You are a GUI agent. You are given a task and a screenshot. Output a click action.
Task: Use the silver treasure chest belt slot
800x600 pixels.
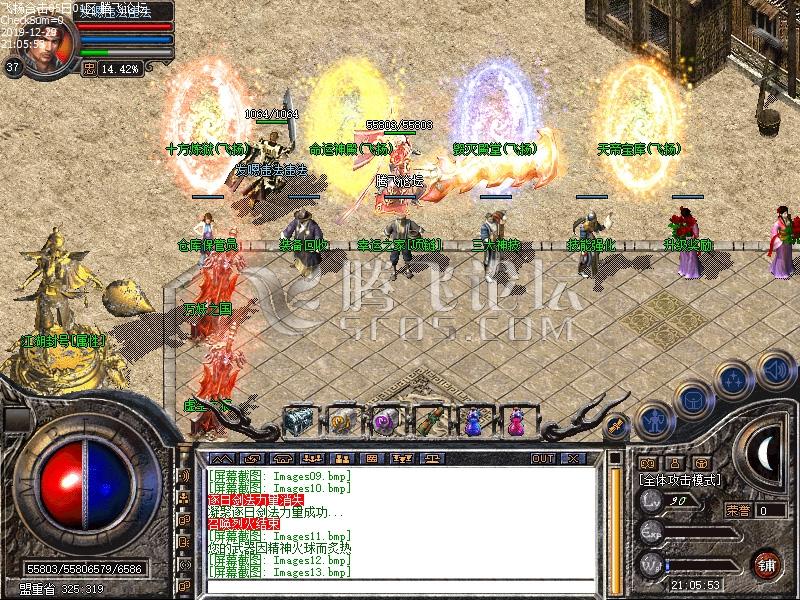click(x=298, y=421)
